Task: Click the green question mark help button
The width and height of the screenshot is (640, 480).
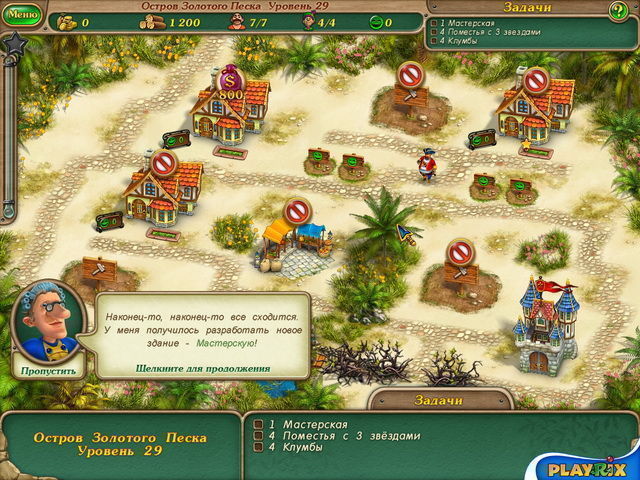Action: point(618,11)
